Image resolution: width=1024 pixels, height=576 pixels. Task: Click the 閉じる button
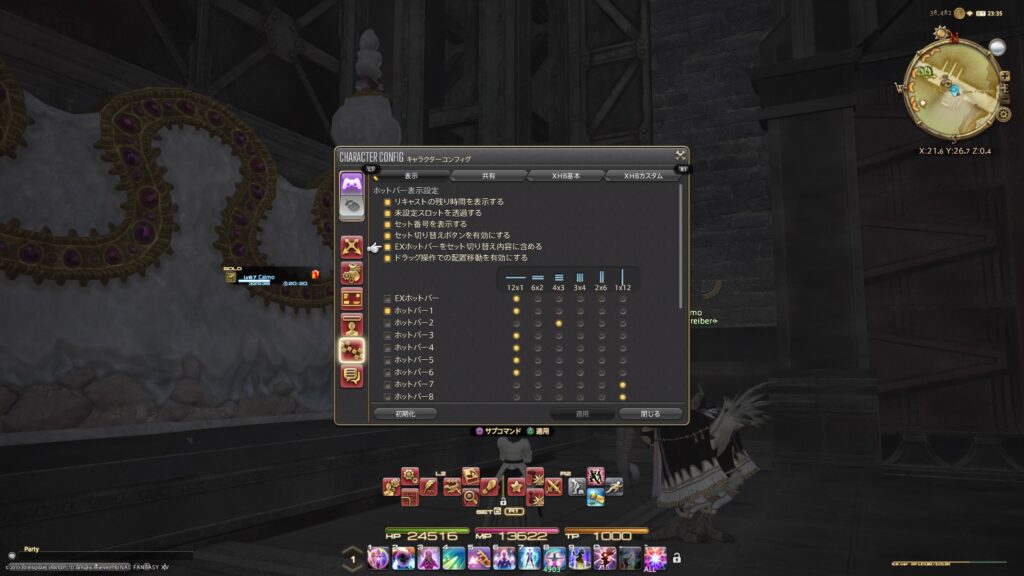[651, 413]
